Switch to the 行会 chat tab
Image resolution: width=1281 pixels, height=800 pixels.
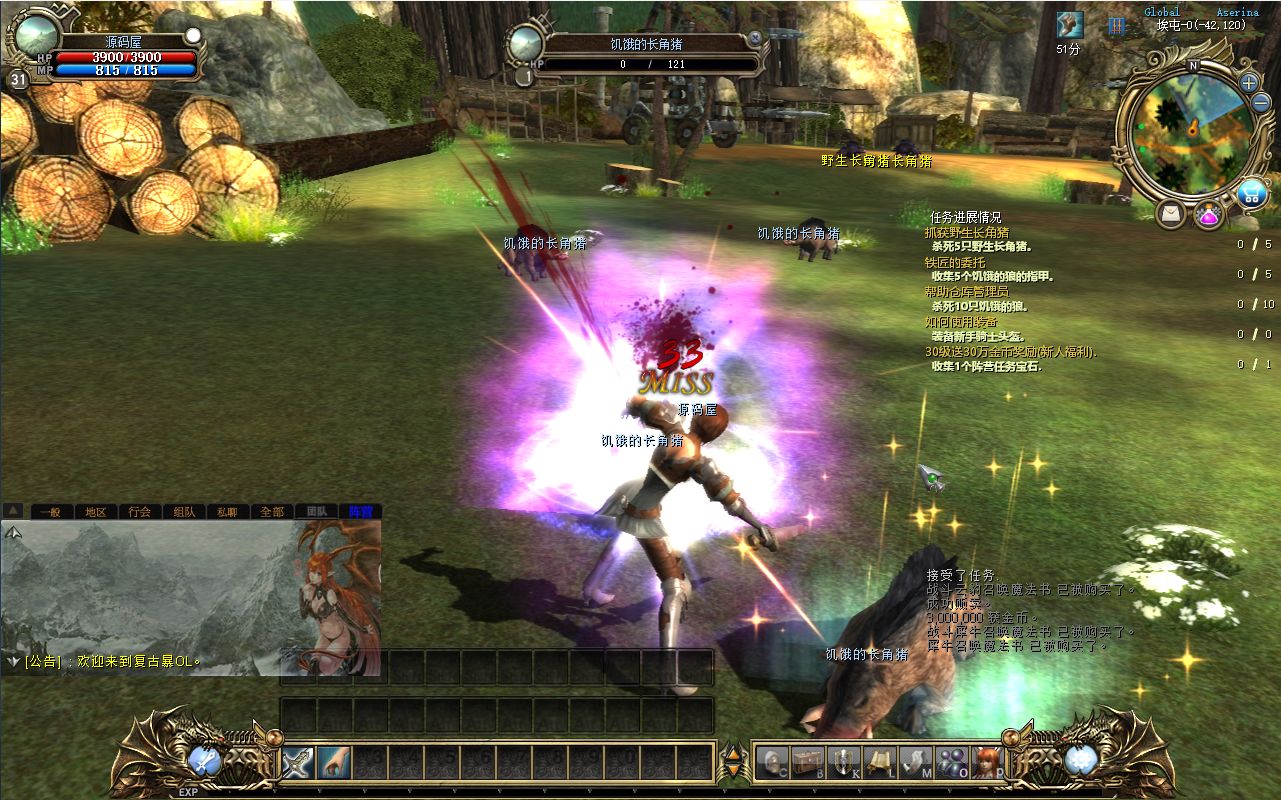point(140,511)
